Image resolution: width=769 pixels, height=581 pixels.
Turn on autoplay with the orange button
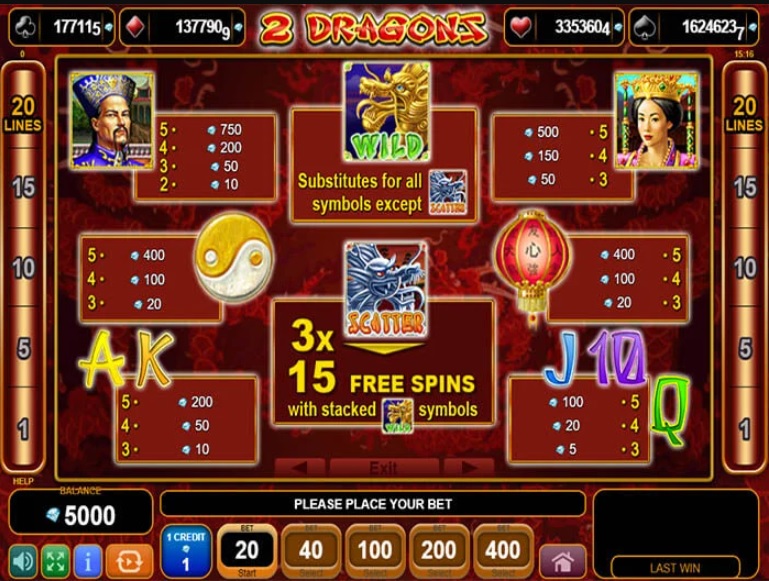(129, 560)
